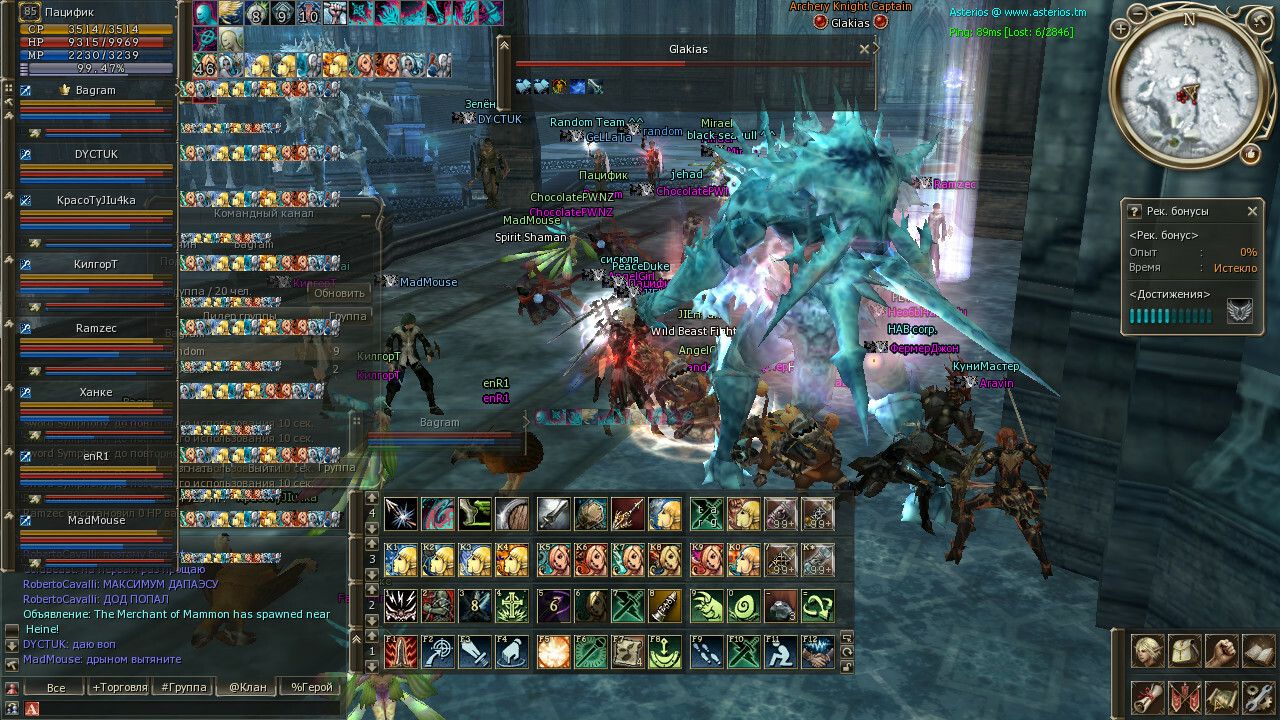Screen dimensions: 1280x720
Task: Use the F5 fiery burst skill
Action: [554, 652]
